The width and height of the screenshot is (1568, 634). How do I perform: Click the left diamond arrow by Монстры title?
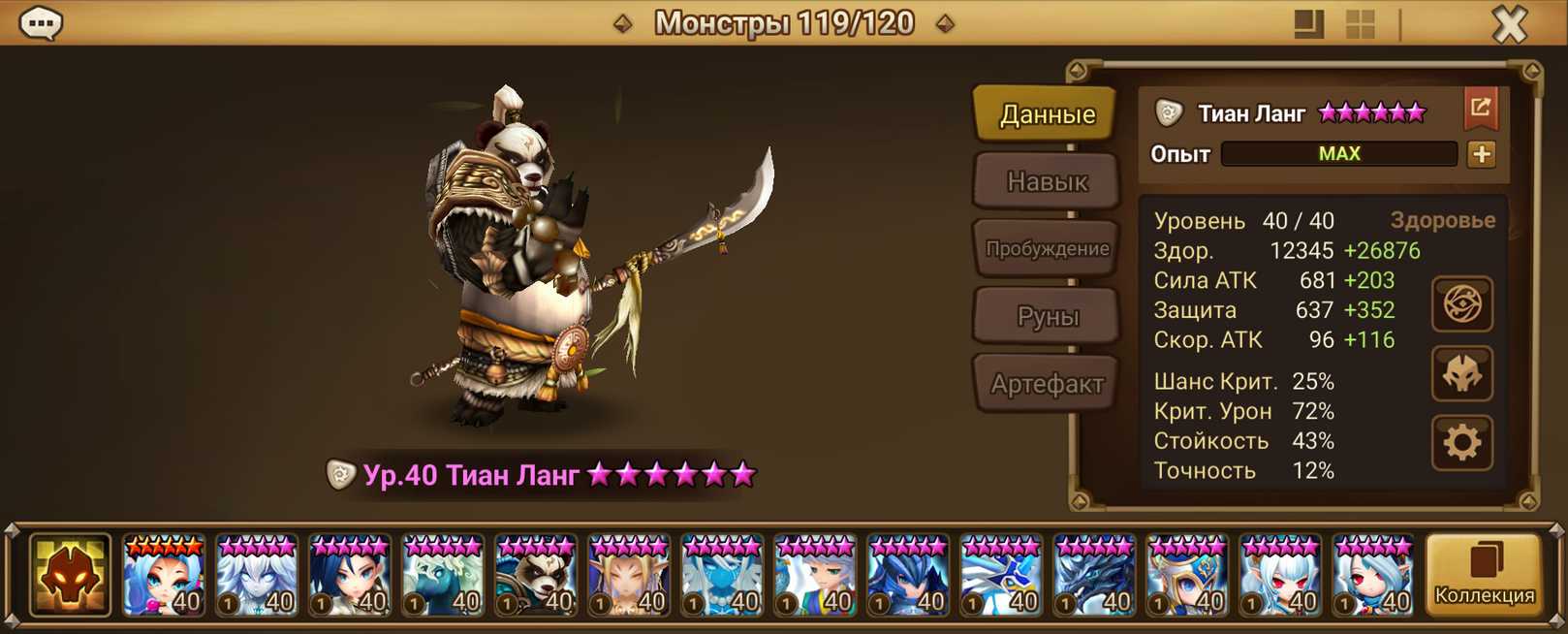click(x=623, y=23)
